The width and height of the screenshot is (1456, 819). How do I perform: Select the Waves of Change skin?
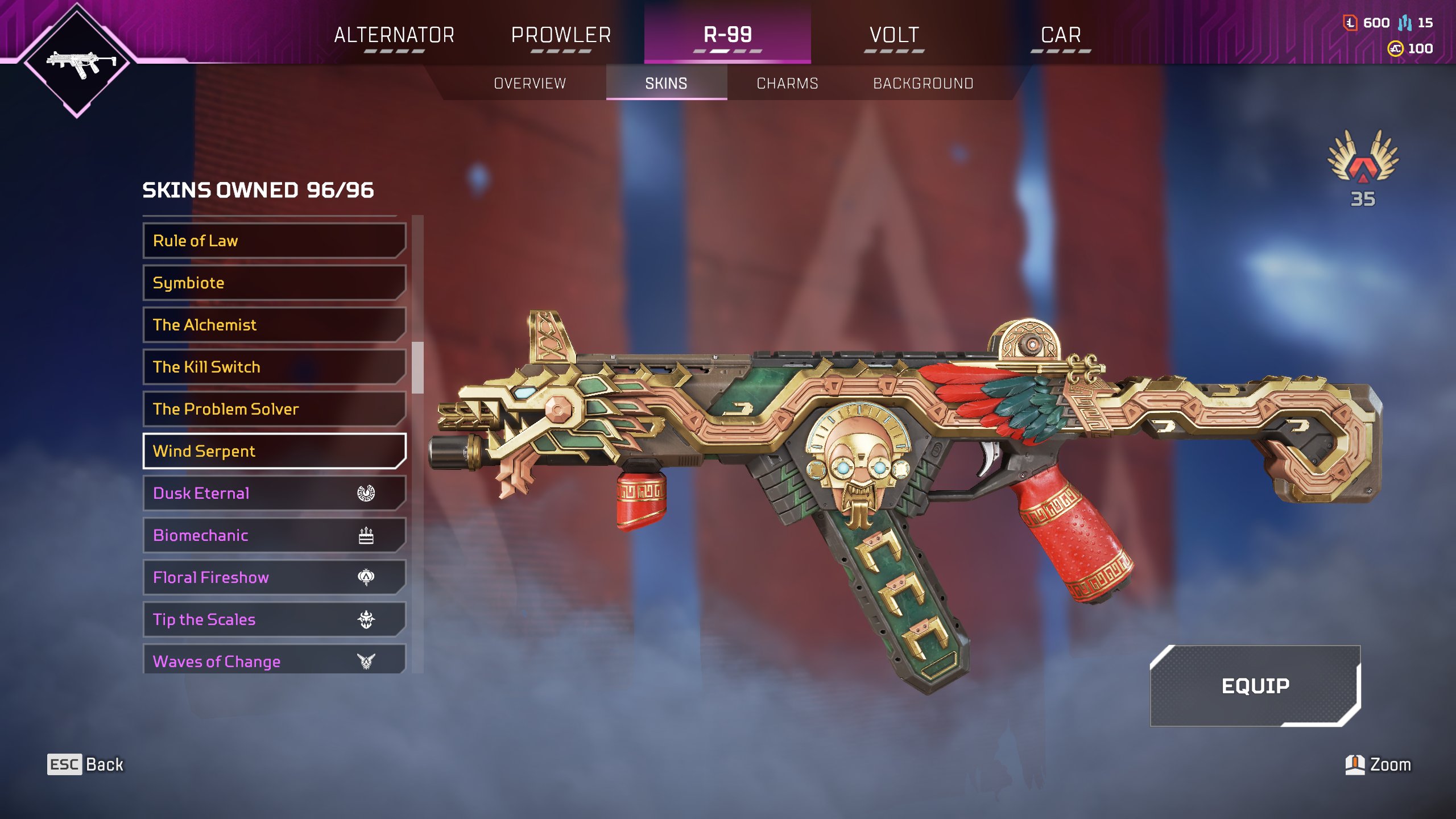pyautogui.click(x=274, y=660)
